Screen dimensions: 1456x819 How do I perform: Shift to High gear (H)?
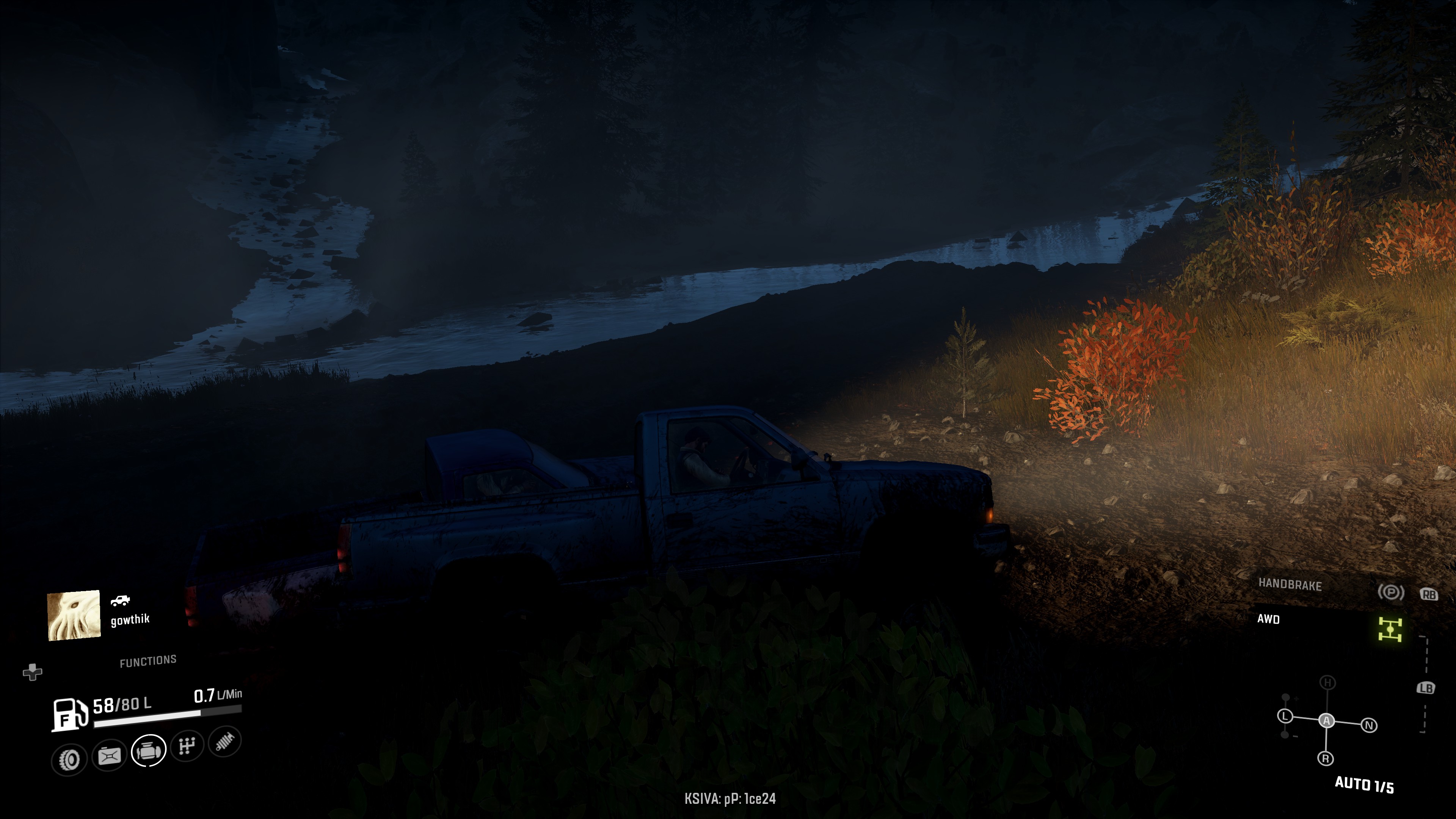(1328, 683)
